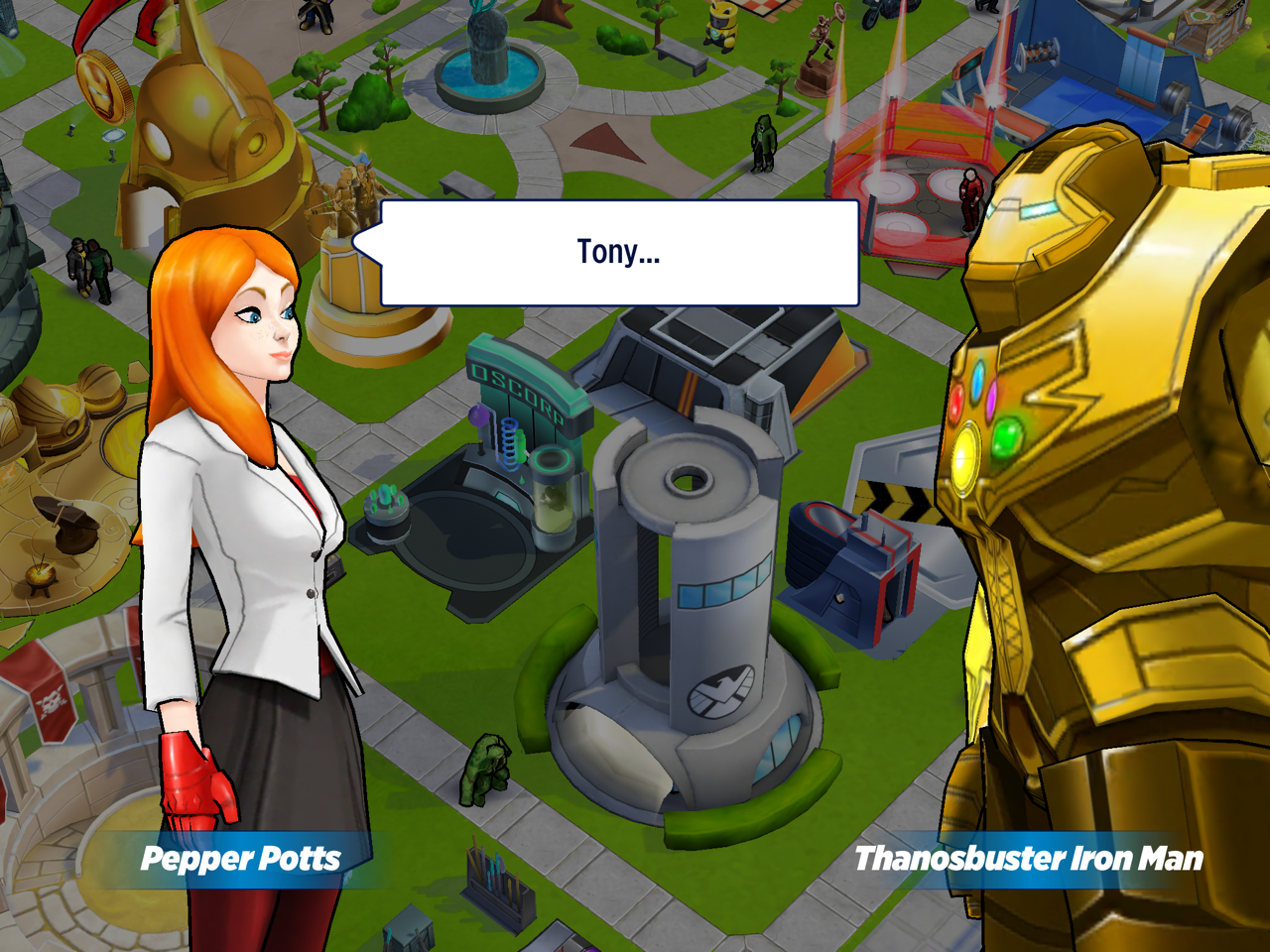Image resolution: width=1270 pixels, height=952 pixels.
Task: Advance the "Tony..." speech bubble dialogue
Action: point(619,253)
